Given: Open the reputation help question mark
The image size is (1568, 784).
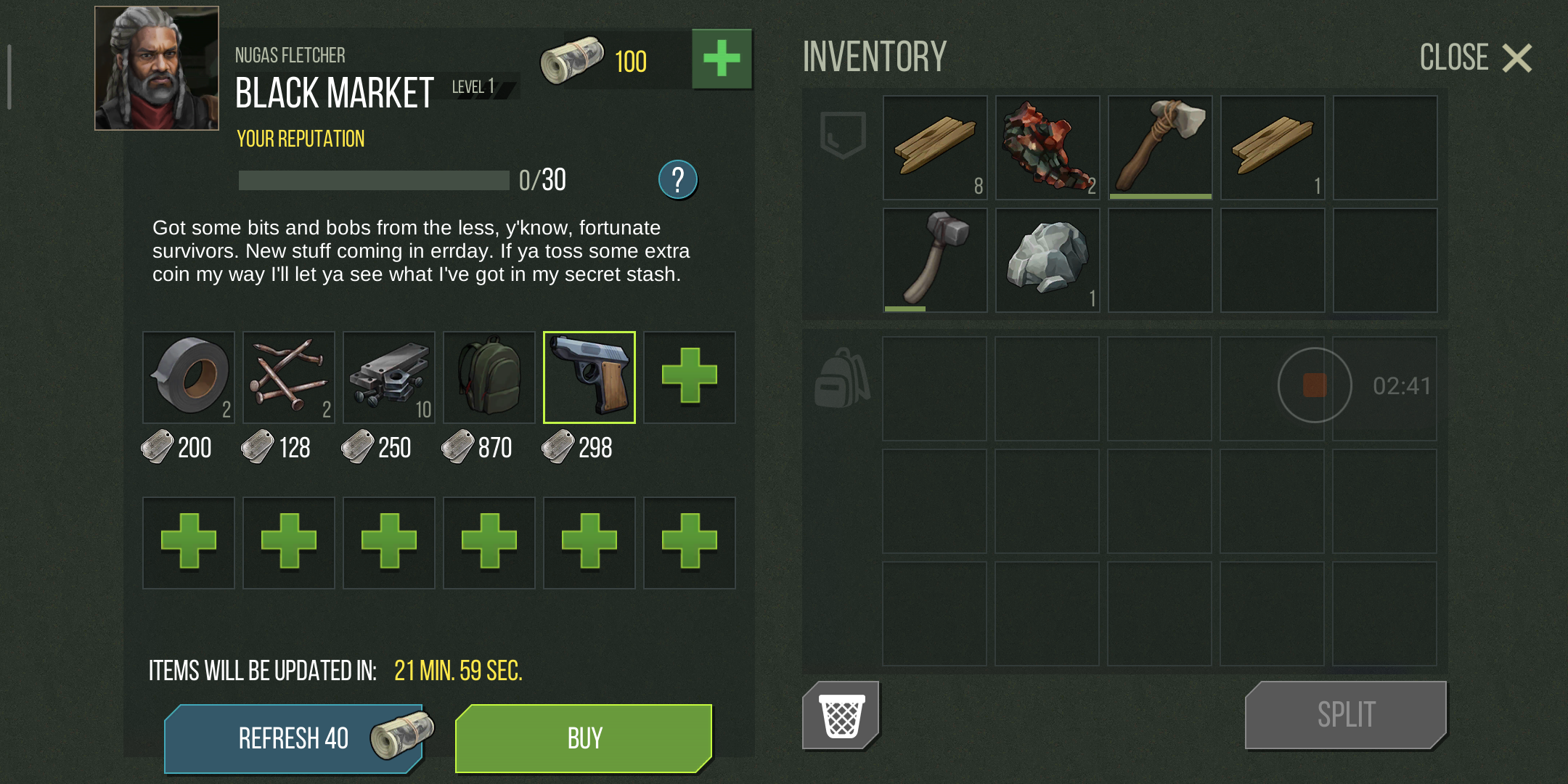Looking at the screenshot, I should point(677,179).
